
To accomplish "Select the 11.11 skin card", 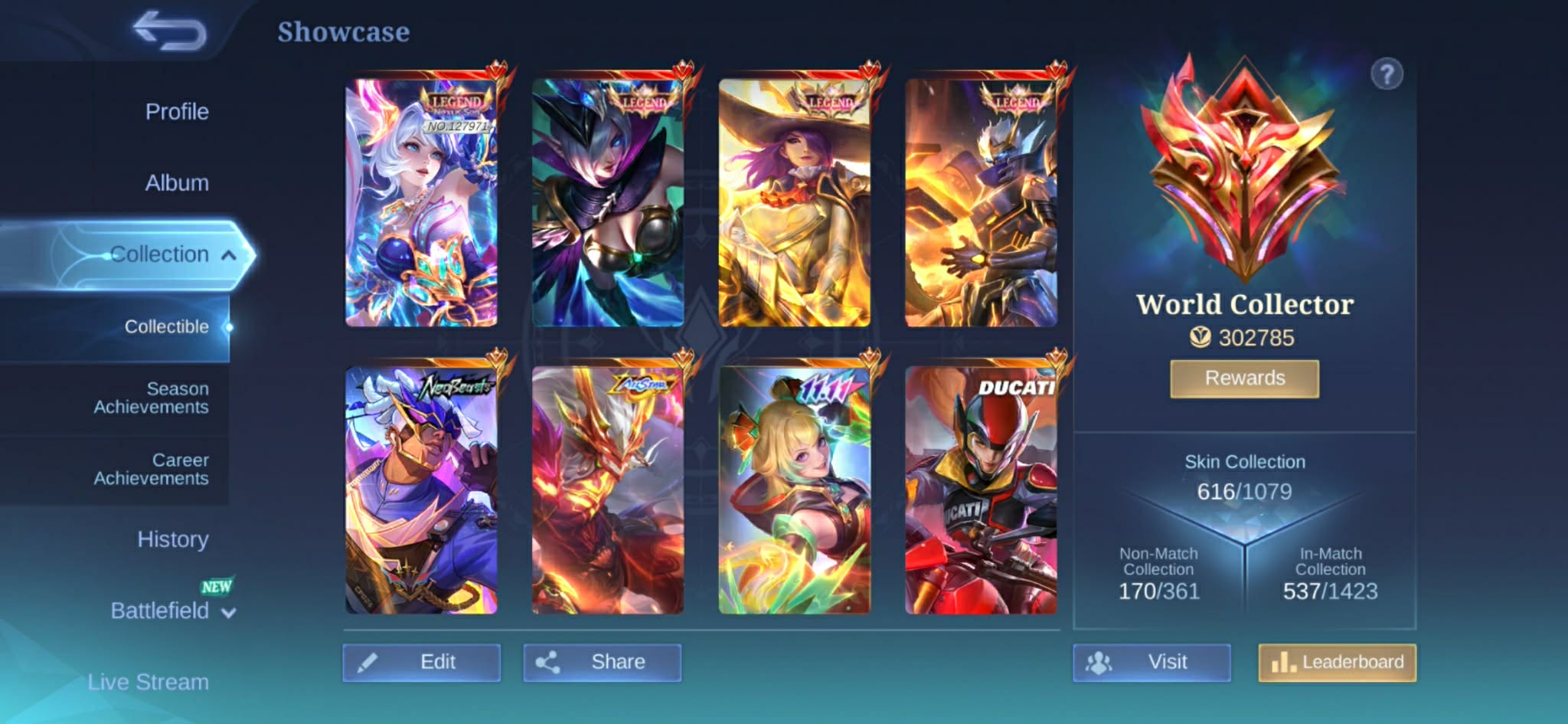I will click(794, 490).
